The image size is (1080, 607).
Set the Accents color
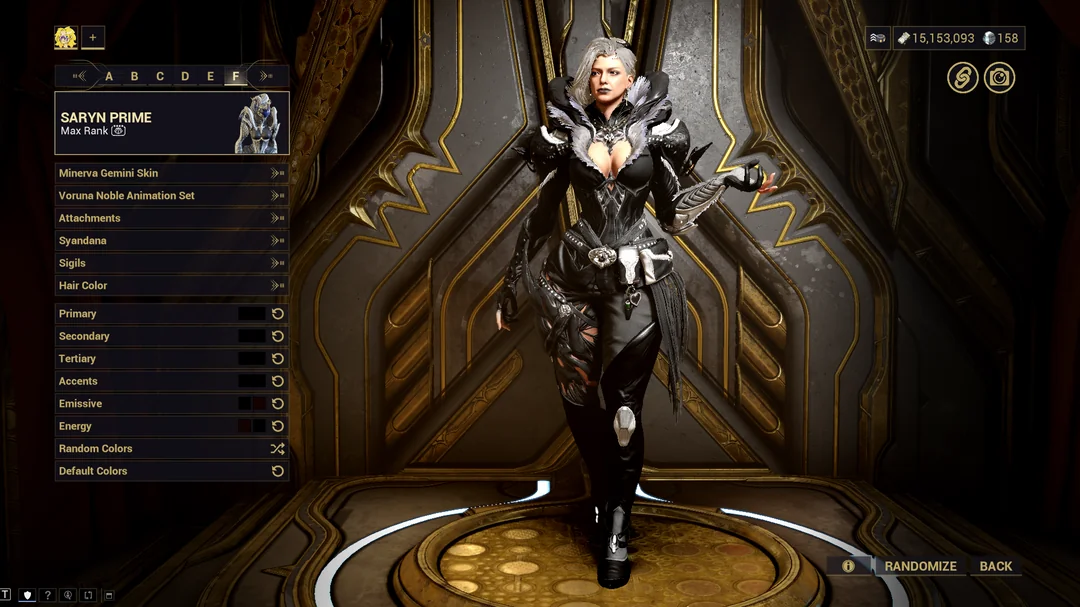click(x=252, y=381)
